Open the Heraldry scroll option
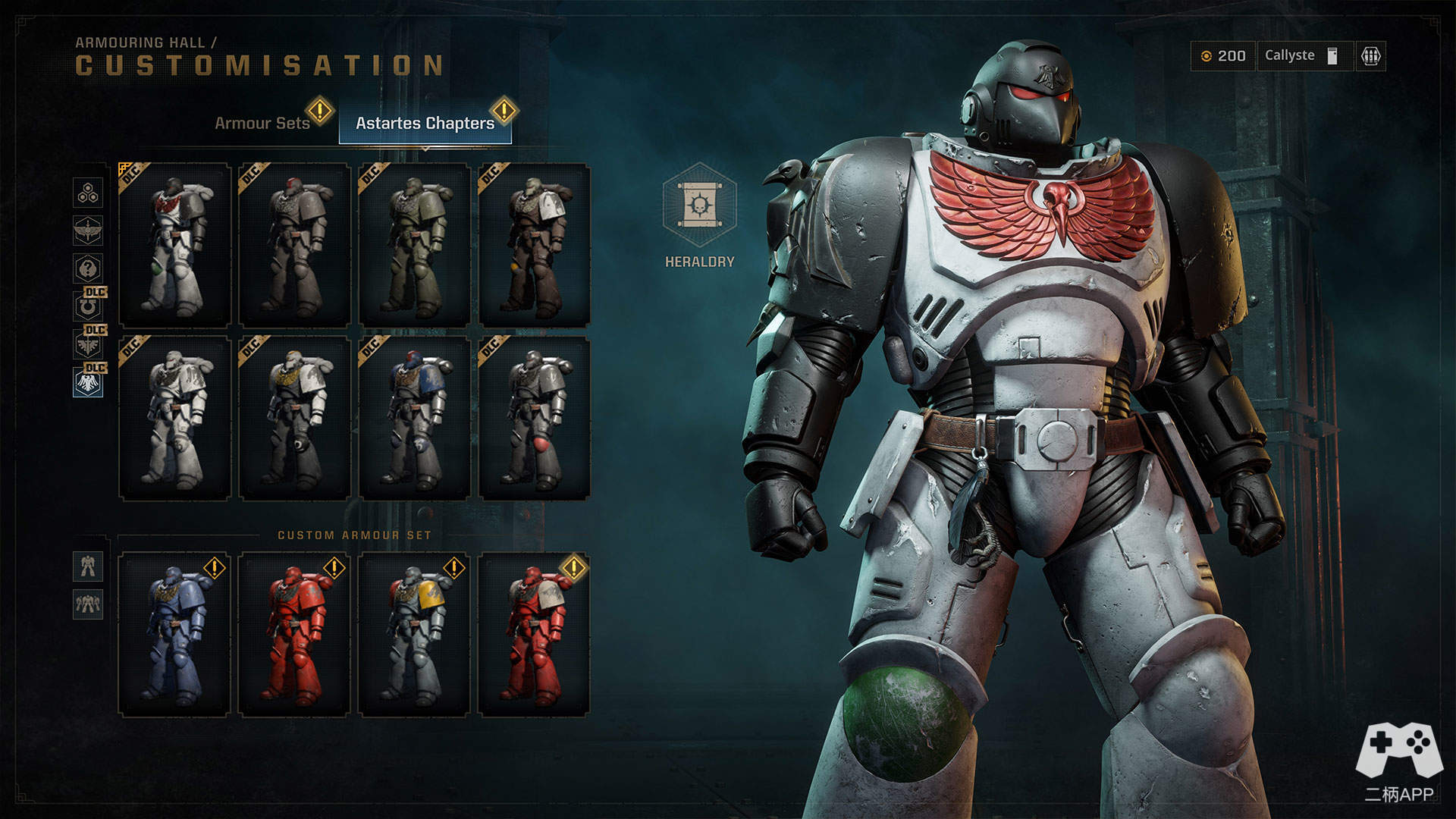The height and width of the screenshot is (819, 1456). (x=698, y=206)
